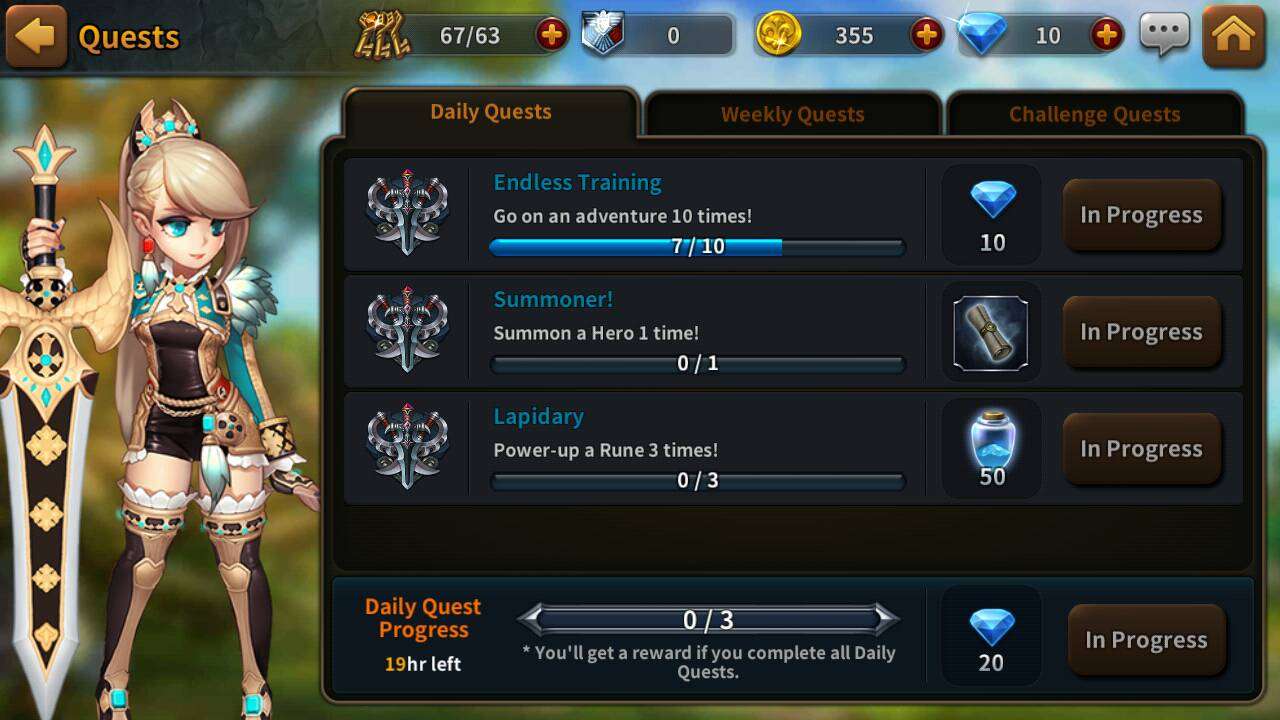
Task: Click In Progress for Daily Quest Progress reward
Action: tap(1146, 640)
